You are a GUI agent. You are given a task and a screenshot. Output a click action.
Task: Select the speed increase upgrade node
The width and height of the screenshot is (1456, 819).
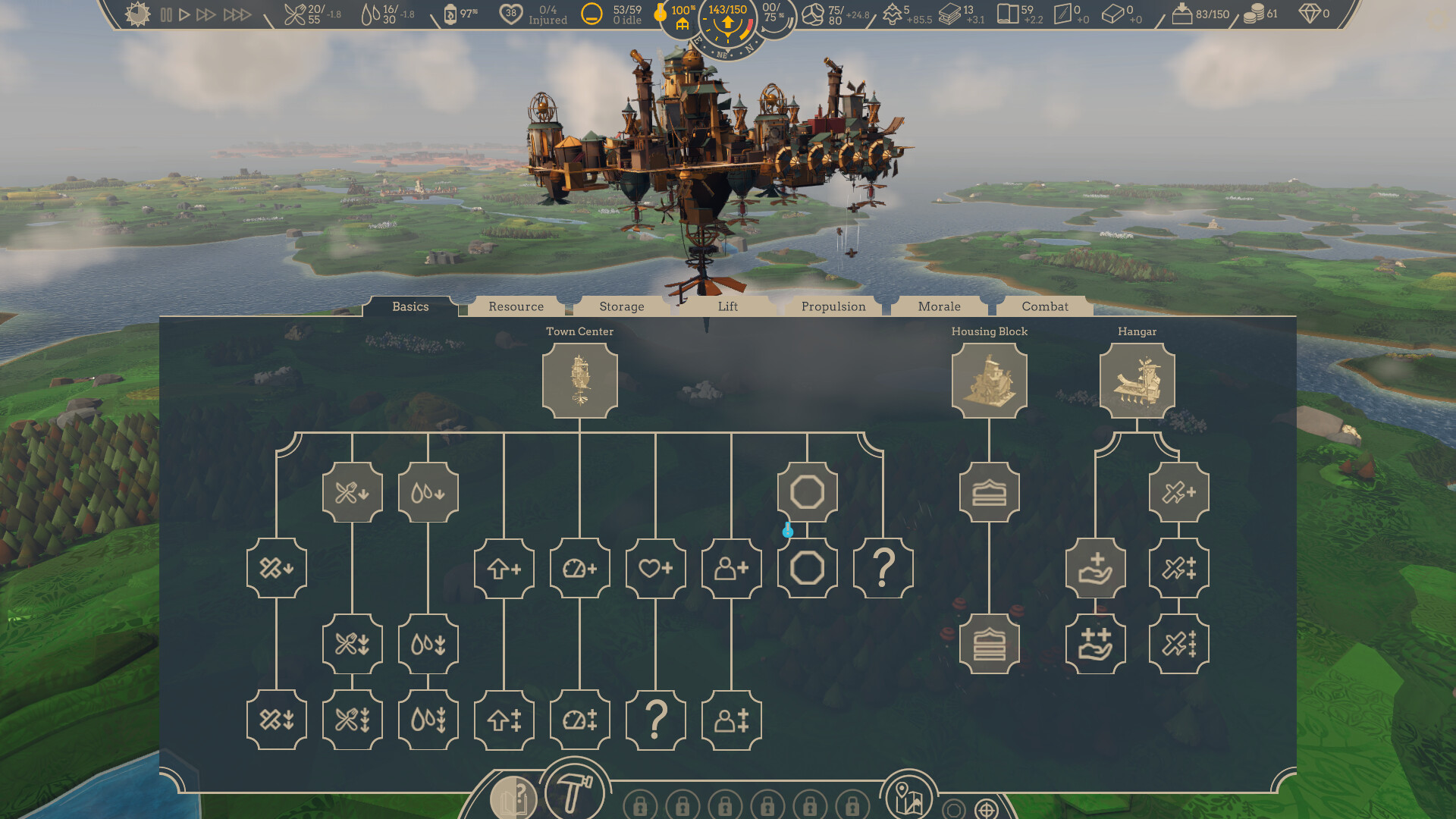coord(580,568)
